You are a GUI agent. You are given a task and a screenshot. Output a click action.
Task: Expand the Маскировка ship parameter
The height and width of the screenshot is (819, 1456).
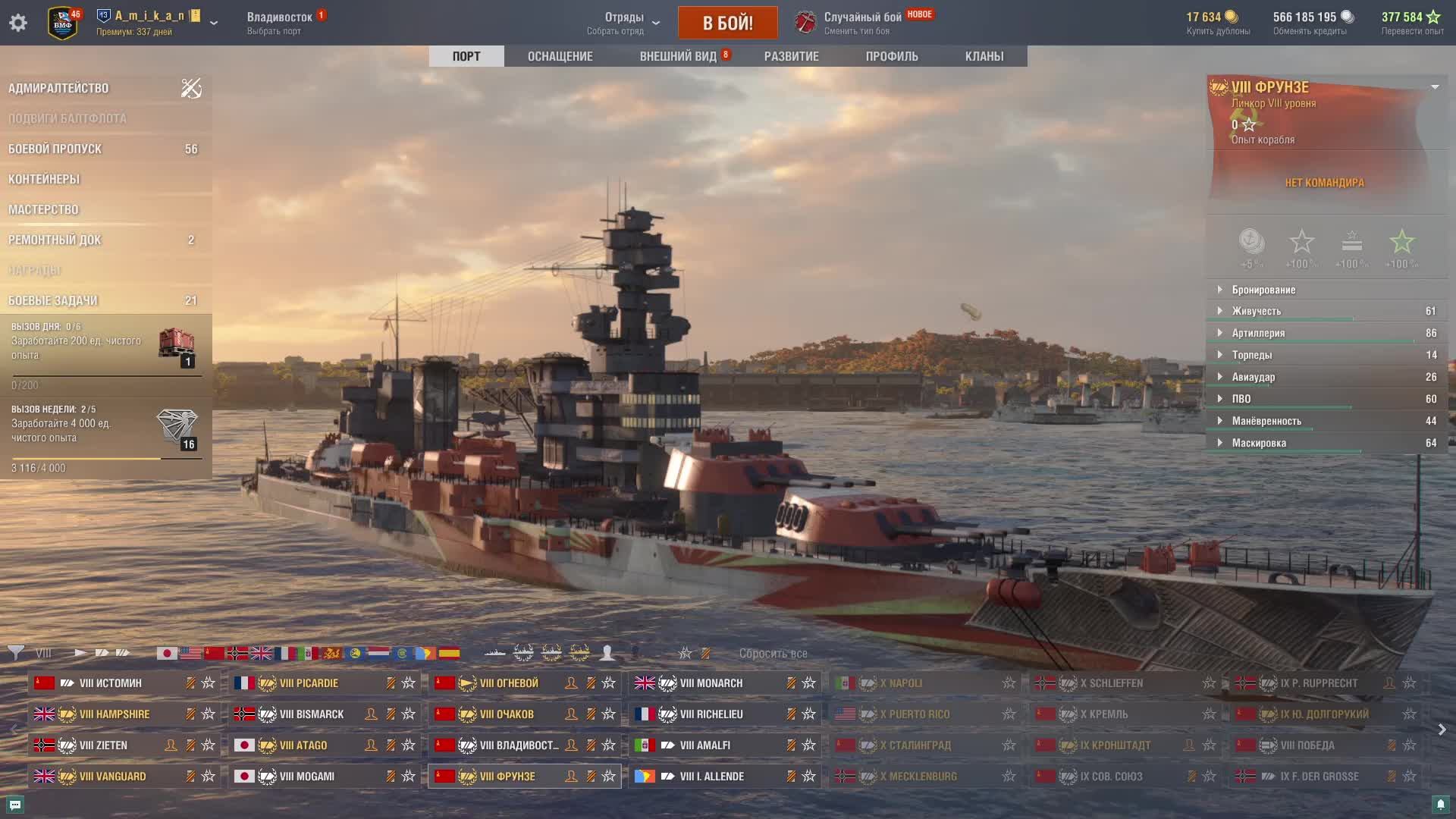(1259, 443)
